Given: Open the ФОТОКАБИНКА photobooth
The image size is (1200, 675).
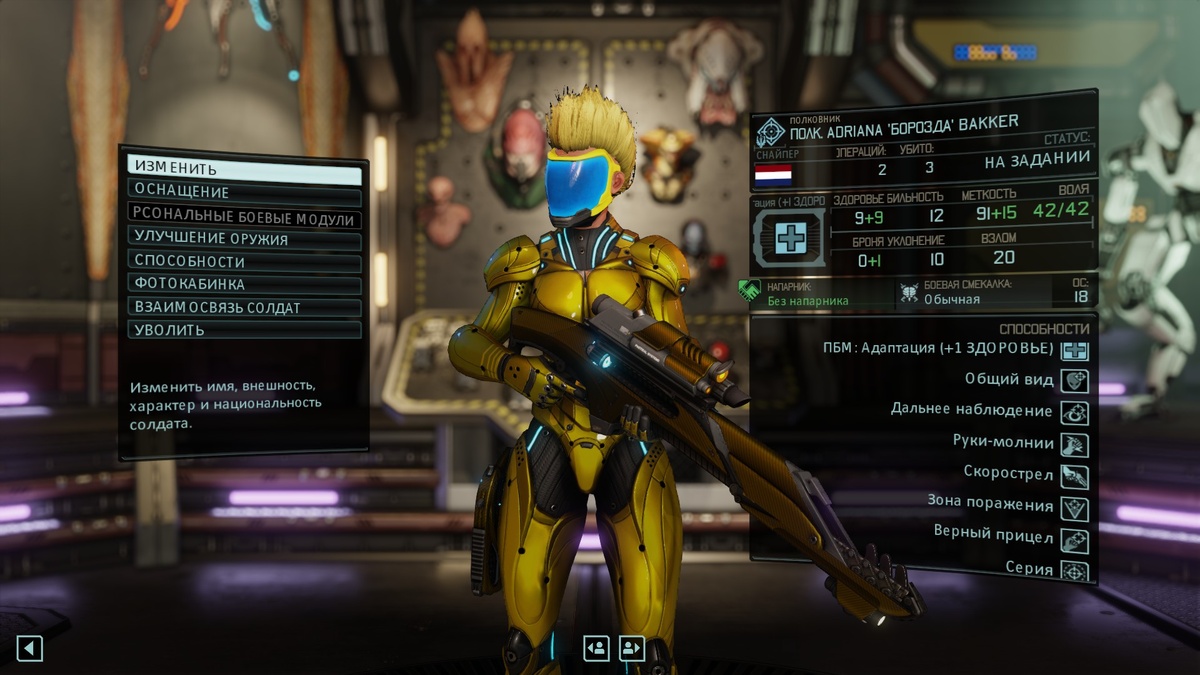Looking at the screenshot, I should click(244, 284).
